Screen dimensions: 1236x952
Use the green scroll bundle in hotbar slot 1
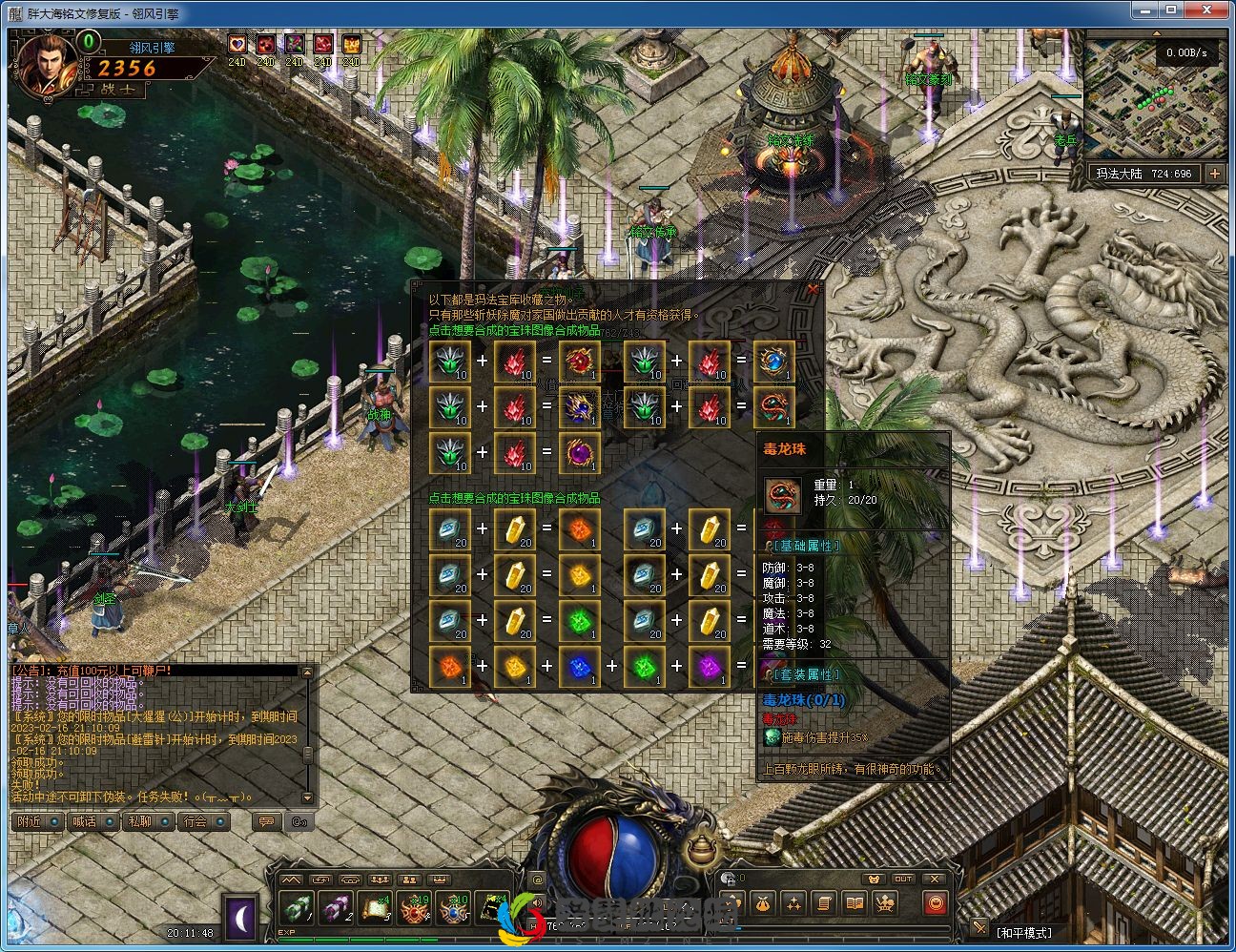coord(298,909)
